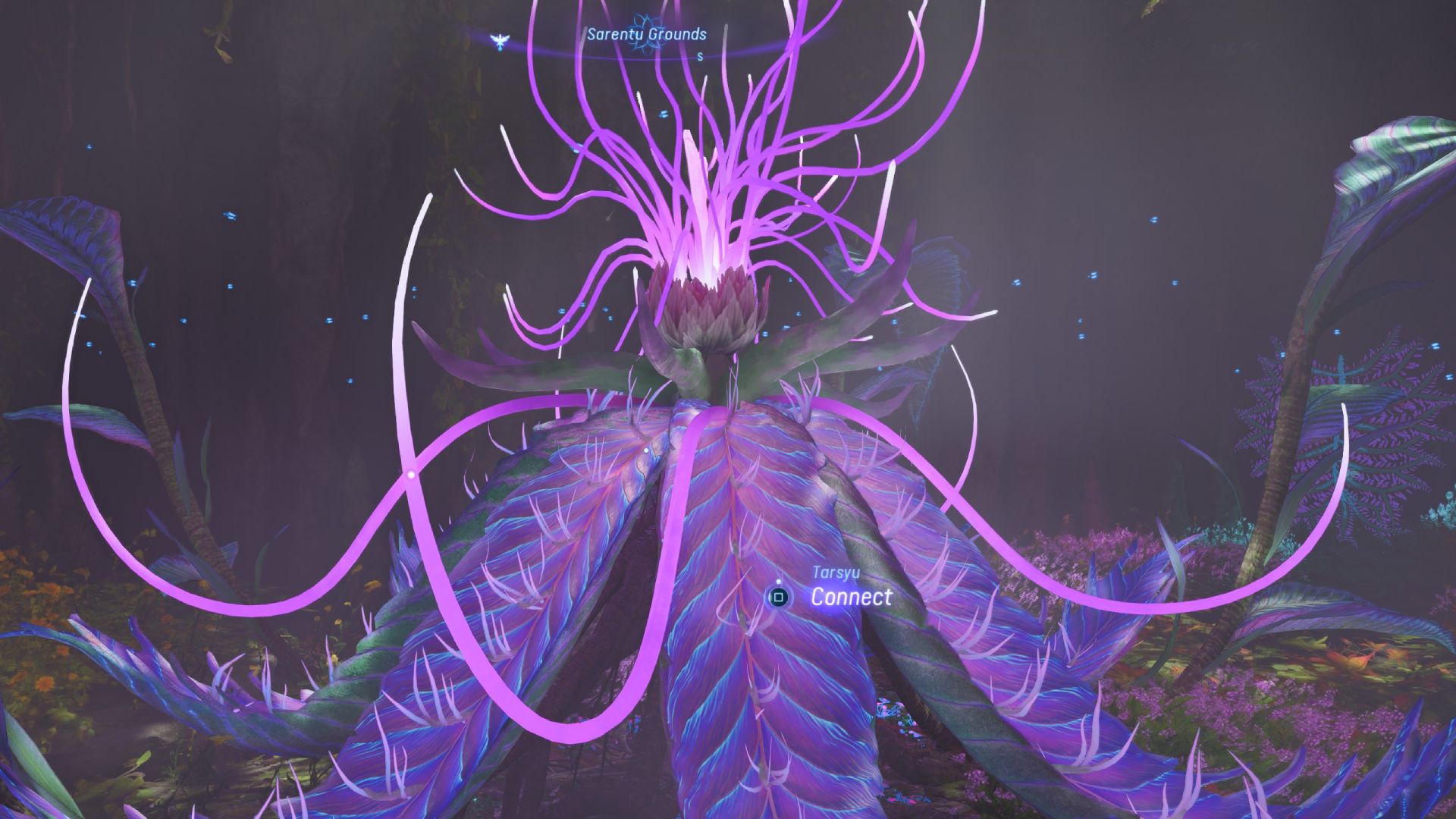The width and height of the screenshot is (1456, 819).
Task: Click the square gamepad button prompt
Action: [778, 598]
